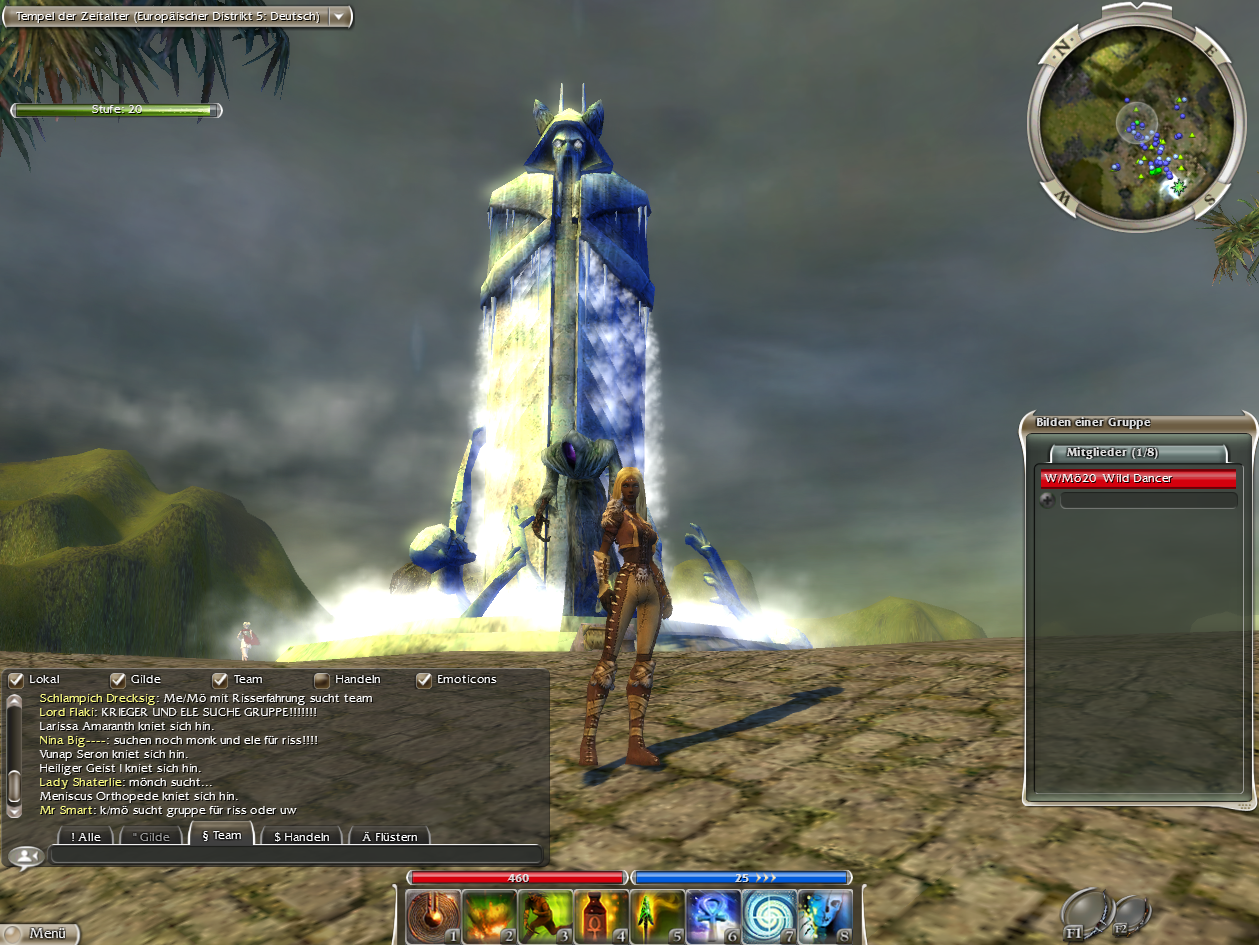Toggle the Gilde chat filter checkbox
Screen dimensions: 1259x945
click(118, 680)
